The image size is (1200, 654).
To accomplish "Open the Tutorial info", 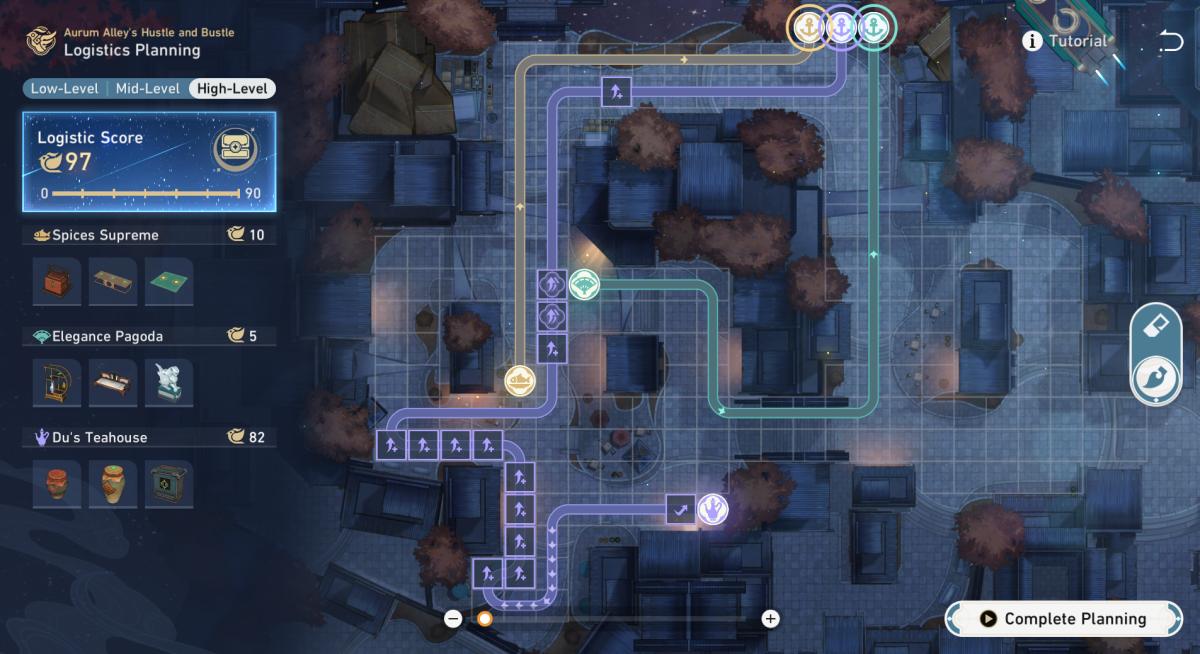I will (1066, 41).
